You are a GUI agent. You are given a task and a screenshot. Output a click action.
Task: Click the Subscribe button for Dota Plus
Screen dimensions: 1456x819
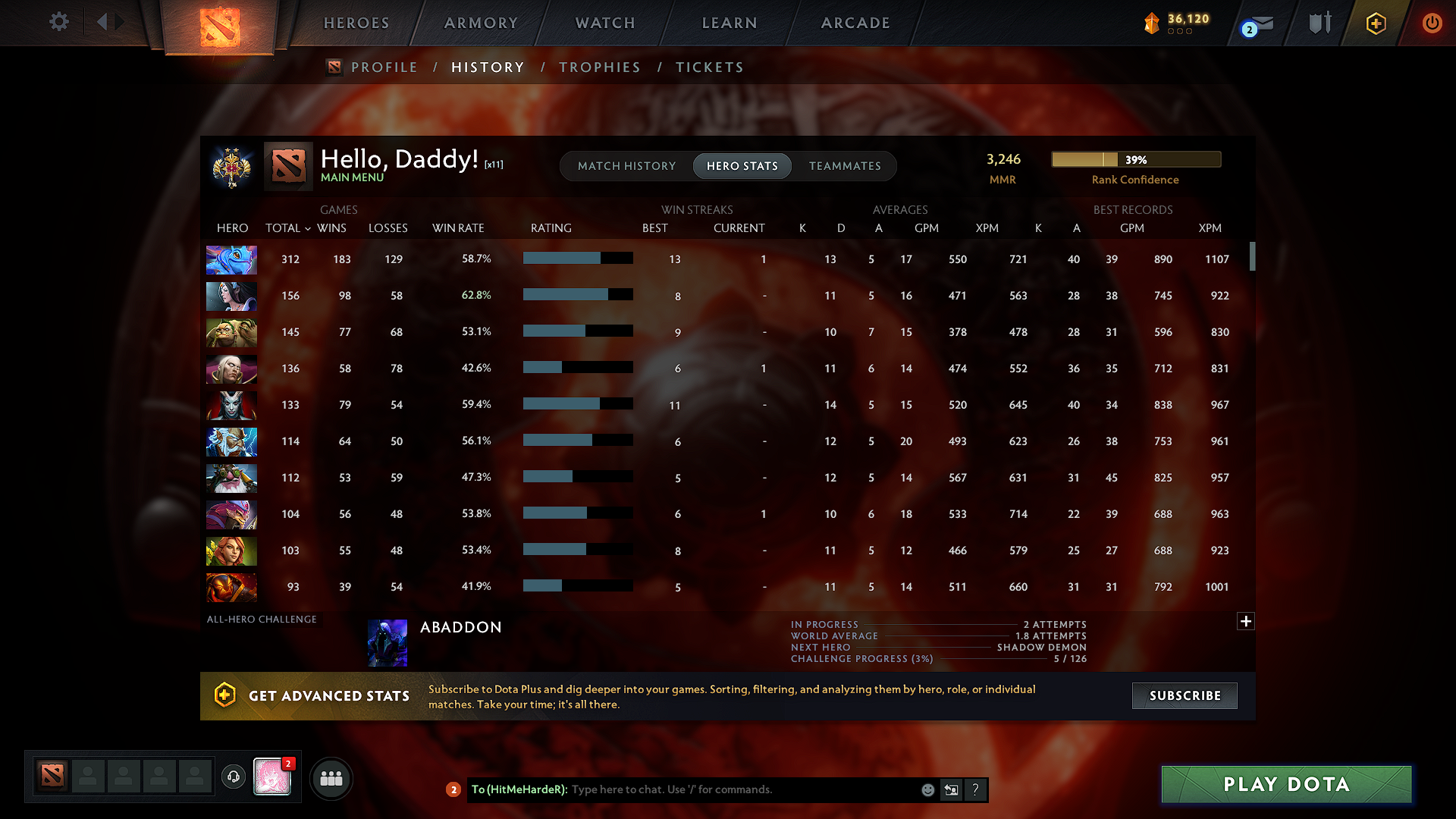click(1184, 695)
